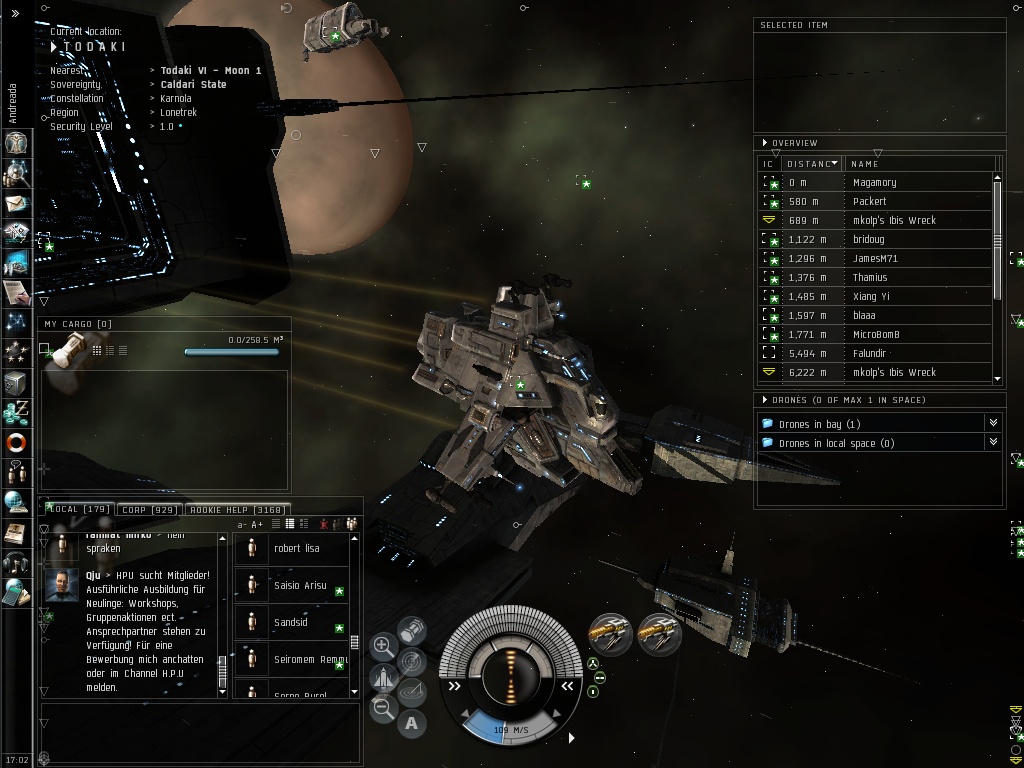Click the magnifier zoom-out HUD button
1024x768 pixels.
(x=383, y=709)
